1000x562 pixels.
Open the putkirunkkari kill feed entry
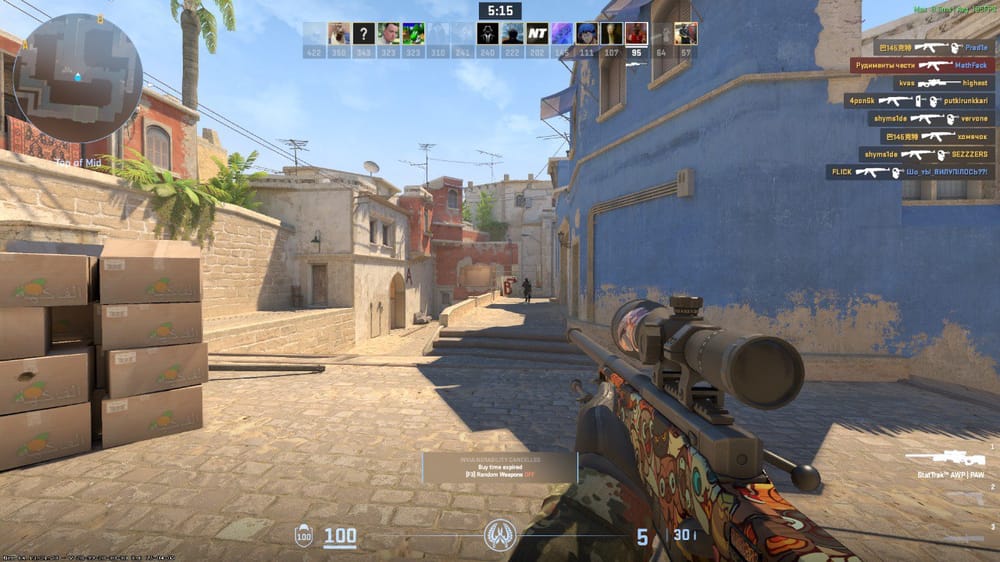(x=917, y=101)
